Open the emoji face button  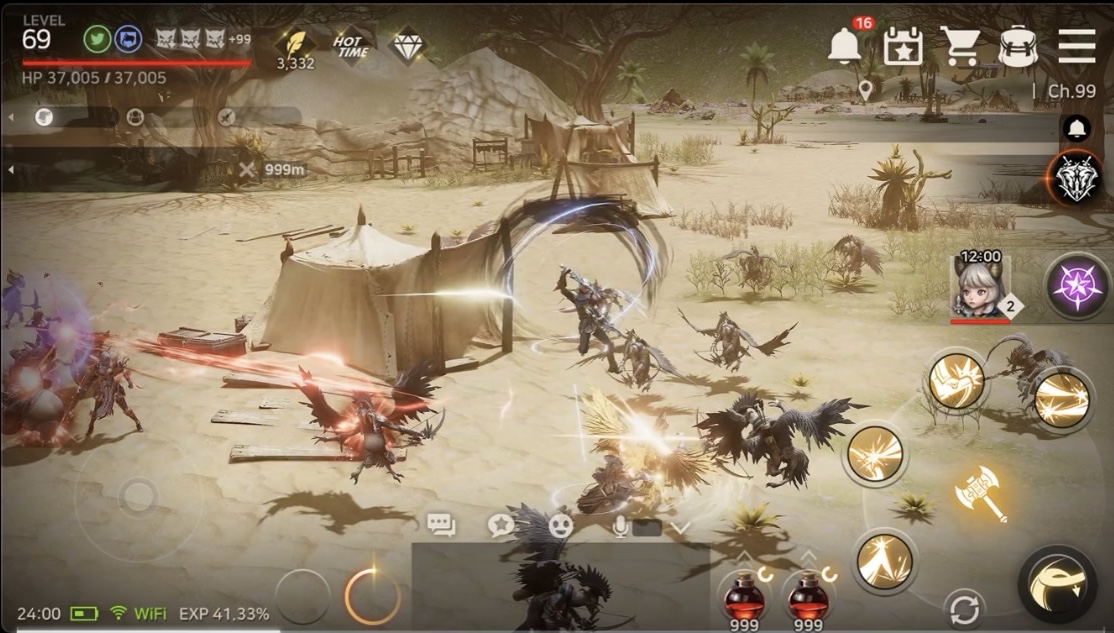(x=560, y=525)
